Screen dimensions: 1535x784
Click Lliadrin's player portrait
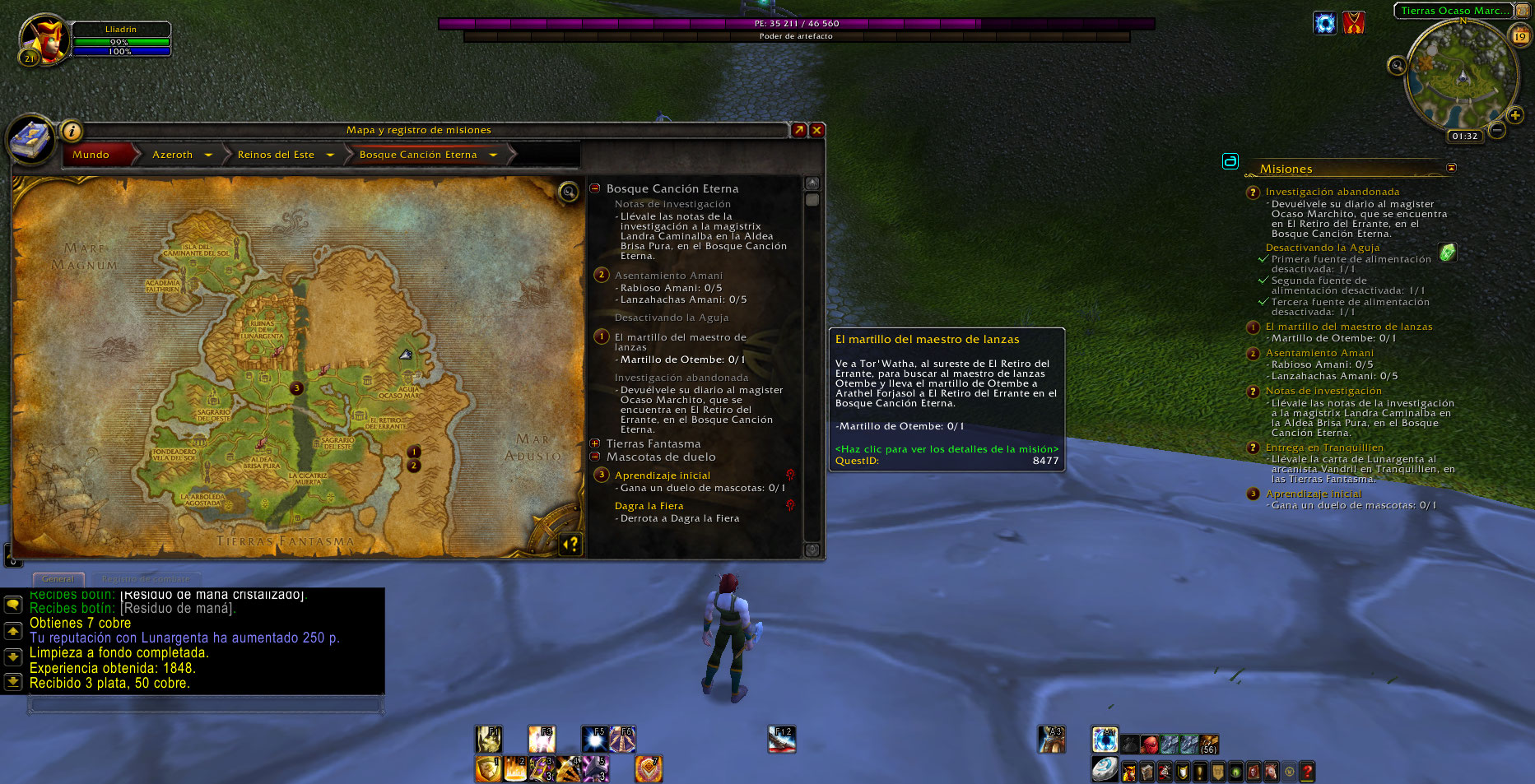46,38
